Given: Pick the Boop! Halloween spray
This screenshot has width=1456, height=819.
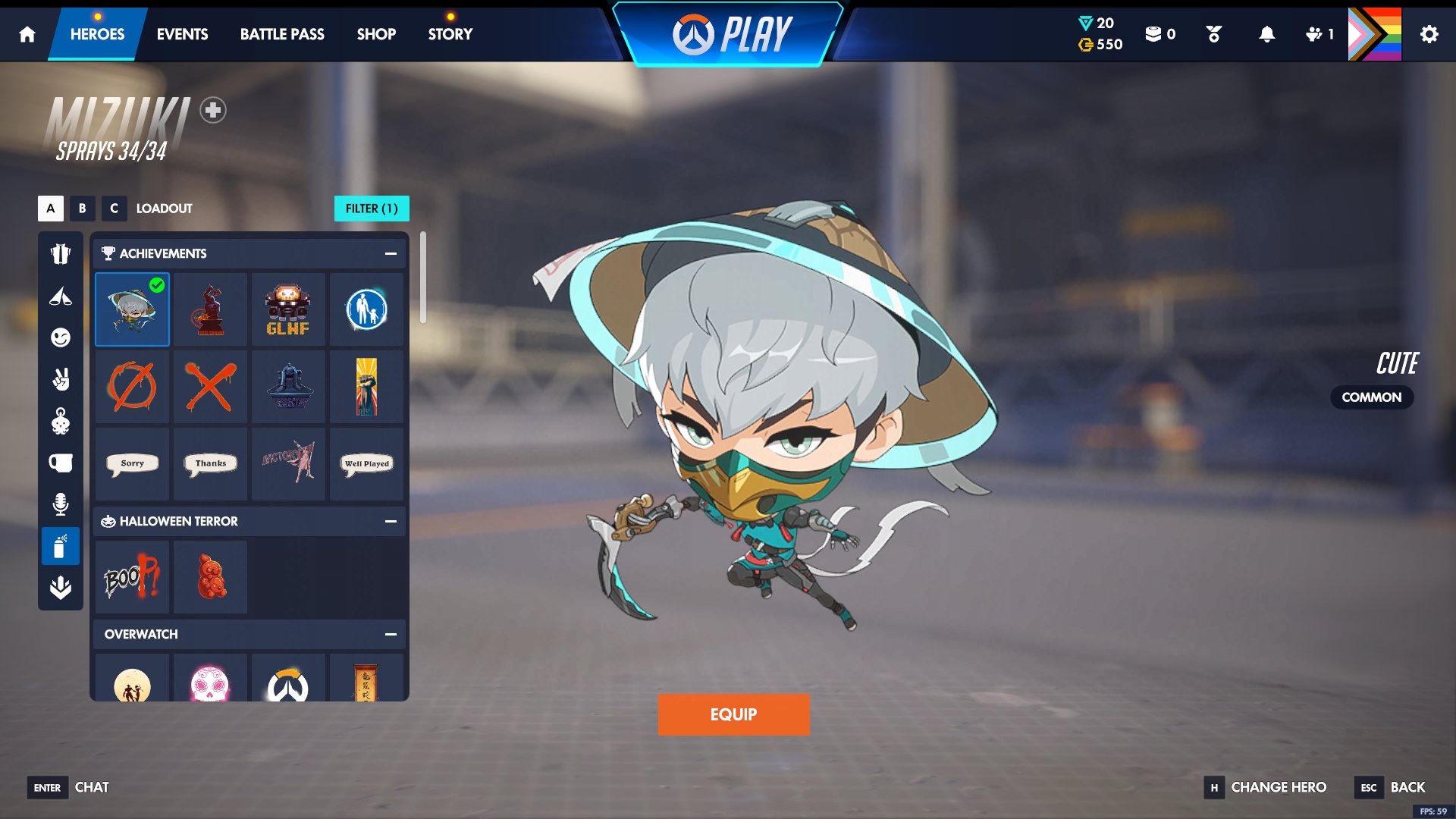Looking at the screenshot, I should (133, 578).
